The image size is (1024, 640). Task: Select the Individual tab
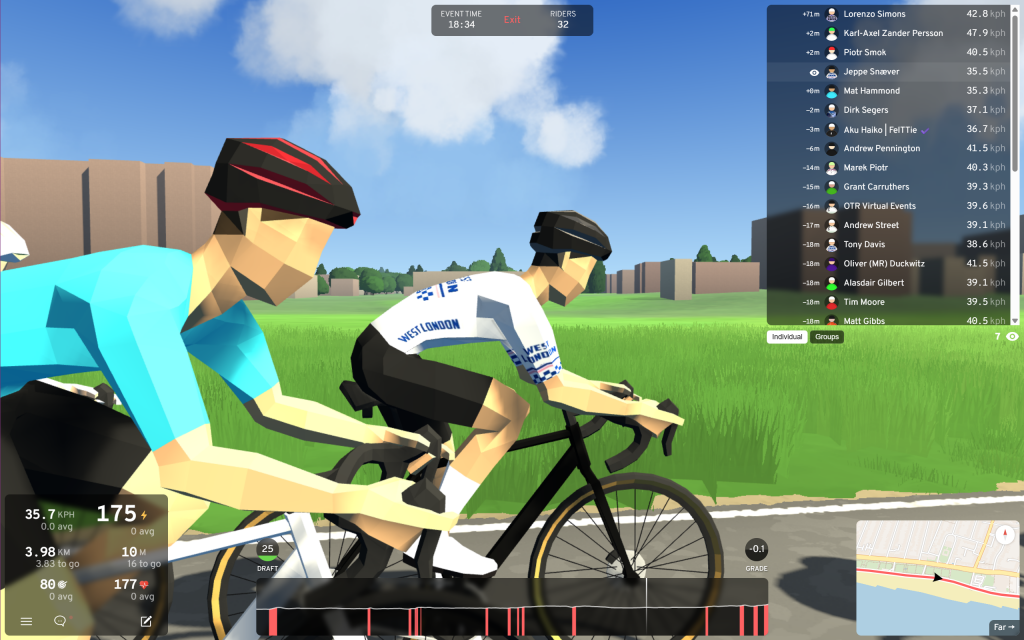tap(788, 337)
